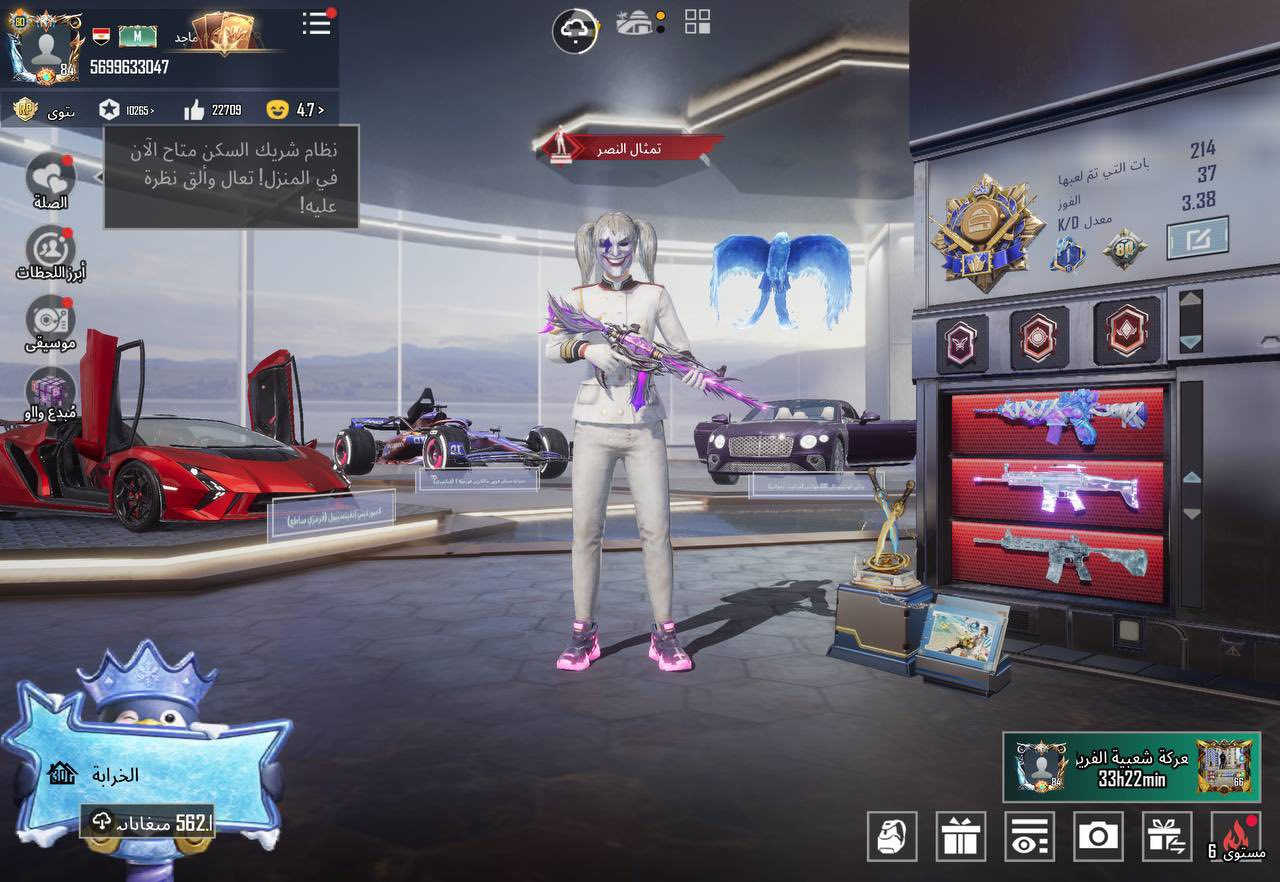The image size is (1280, 882).
Task: Open the four-squares grid icon at top
Action: tap(698, 22)
